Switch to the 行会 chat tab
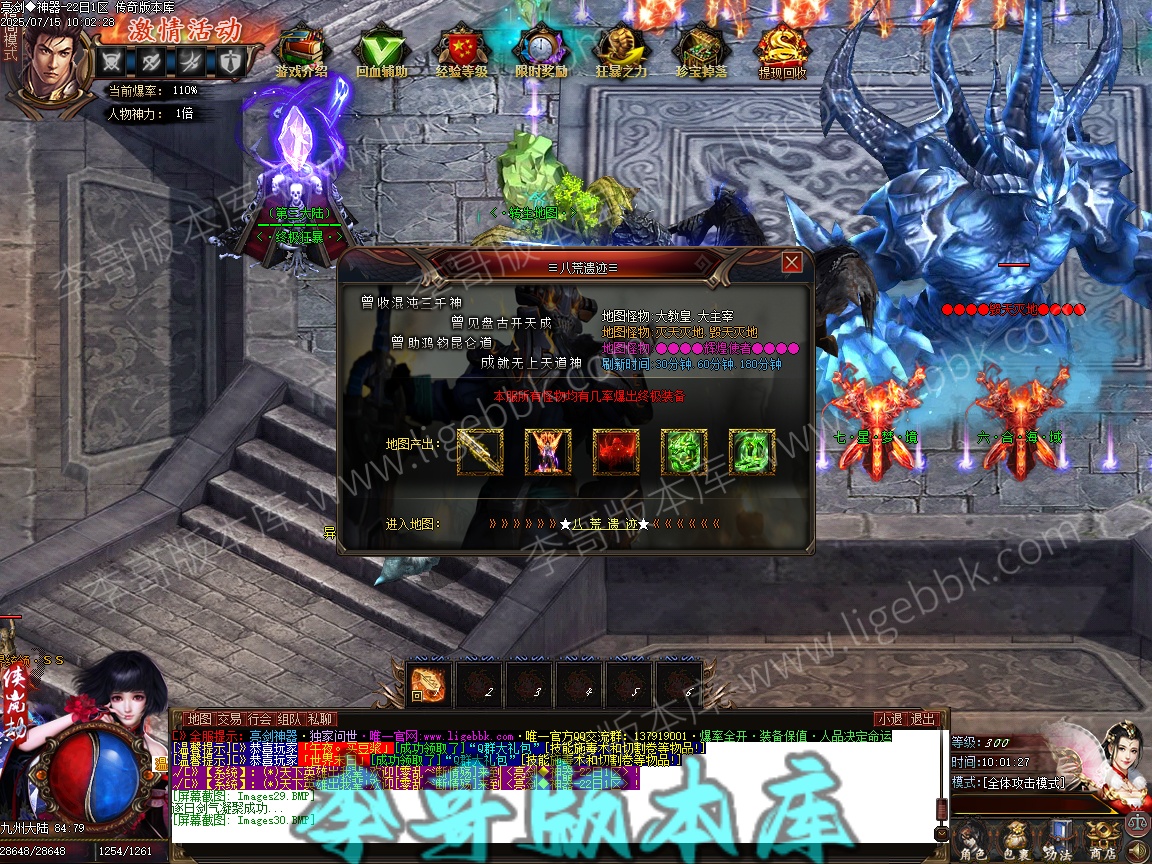The image size is (1152, 864). pyautogui.click(x=260, y=719)
